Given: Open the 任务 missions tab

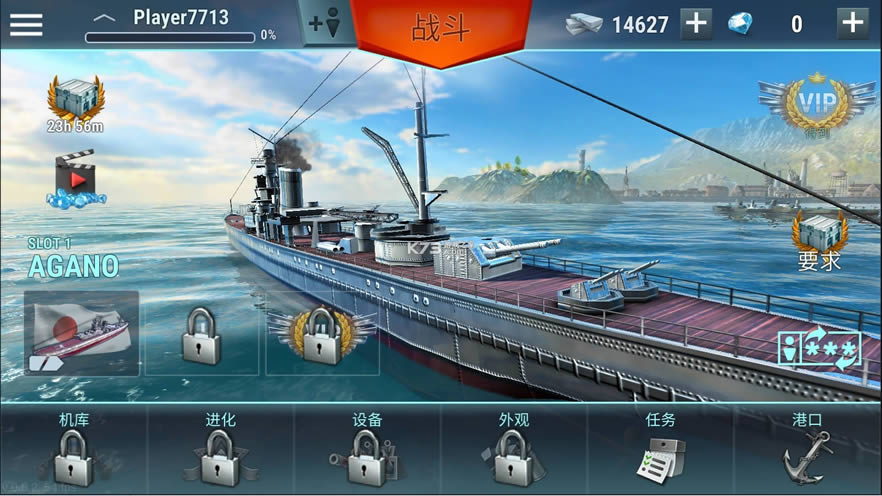Looking at the screenshot, I should [x=661, y=450].
